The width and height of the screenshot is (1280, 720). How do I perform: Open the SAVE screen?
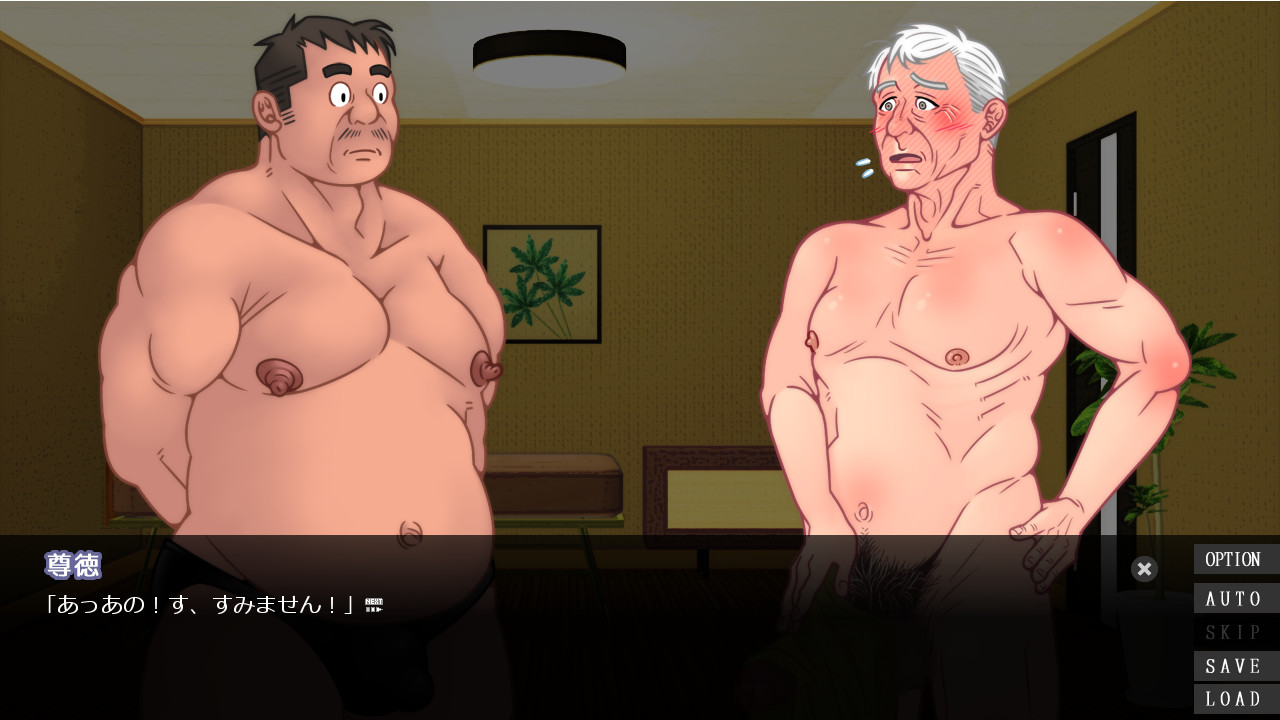point(1234,666)
